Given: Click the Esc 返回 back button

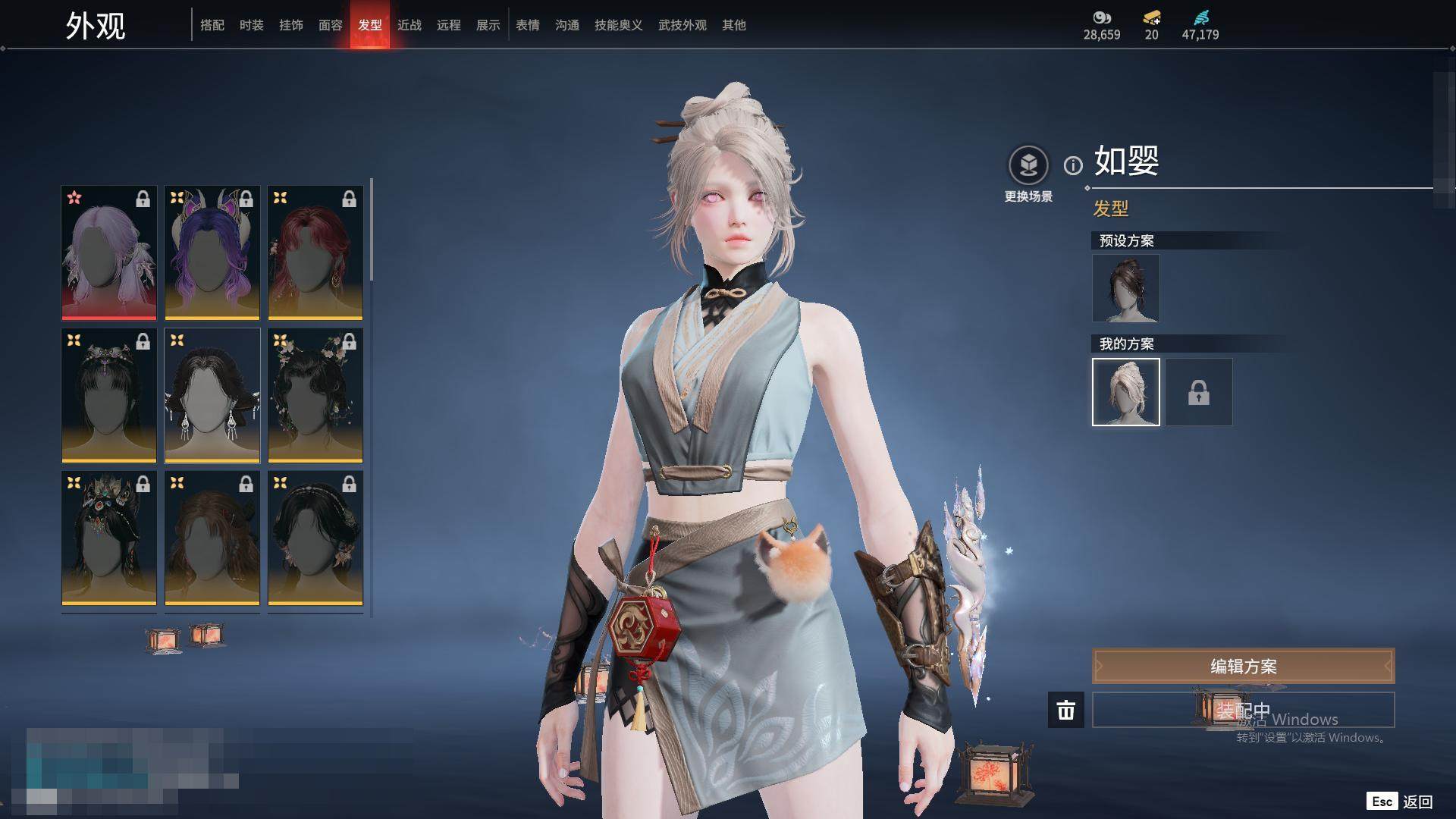Looking at the screenshot, I should [x=1400, y=802].
